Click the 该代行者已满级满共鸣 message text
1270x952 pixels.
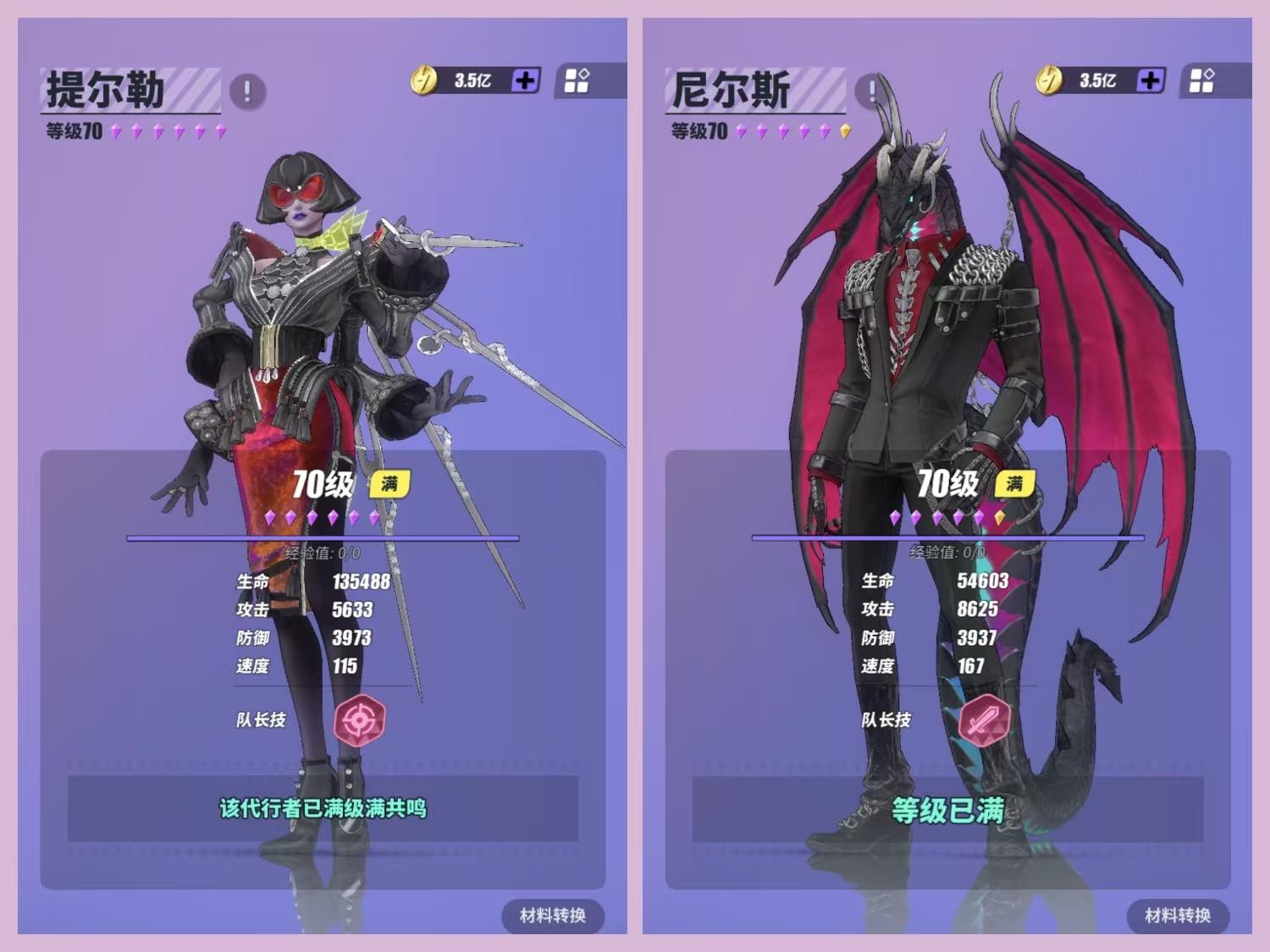click(322, 809)
